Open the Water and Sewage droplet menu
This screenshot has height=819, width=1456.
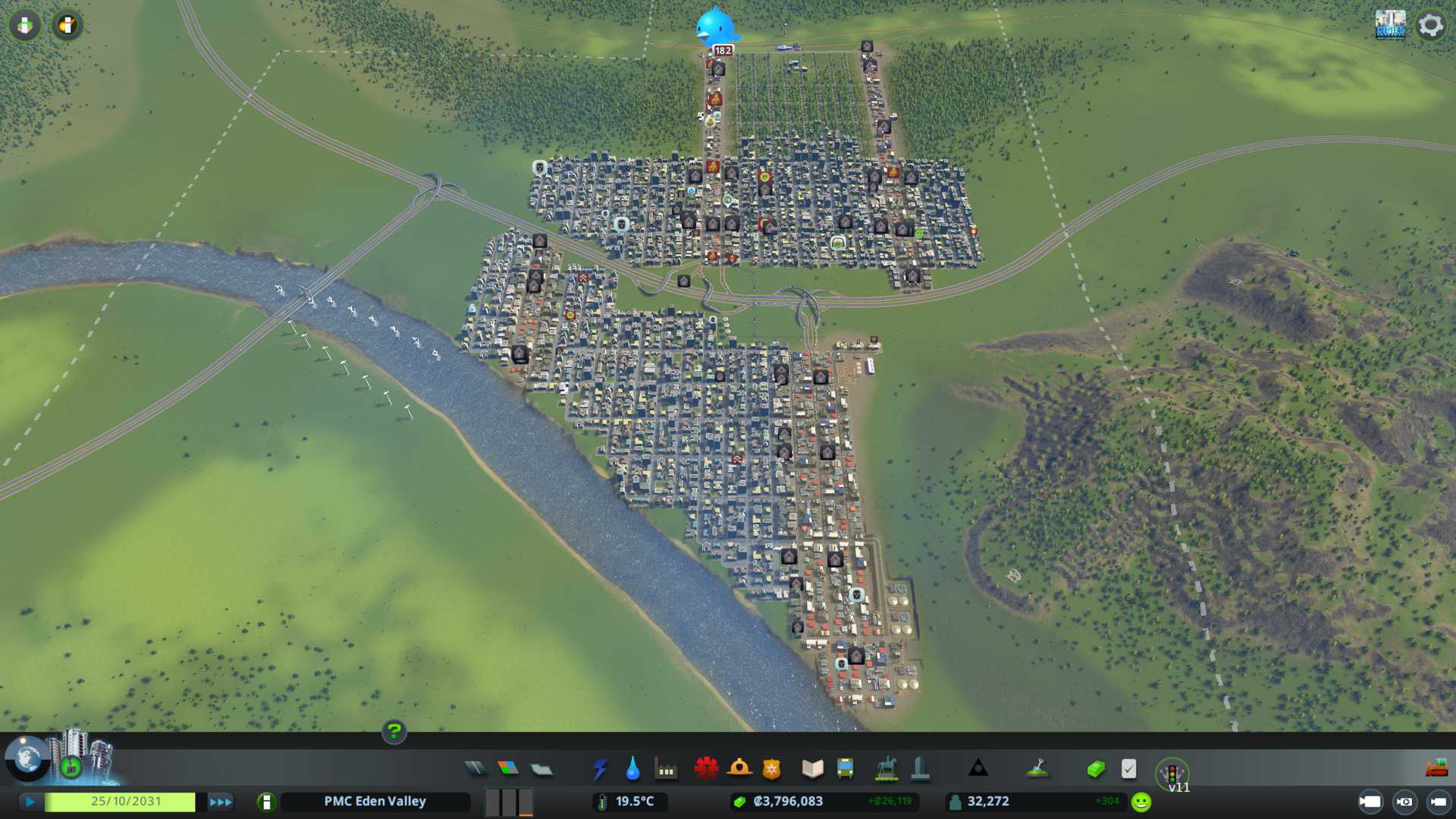pyautogui.click(x=632, y=769)
